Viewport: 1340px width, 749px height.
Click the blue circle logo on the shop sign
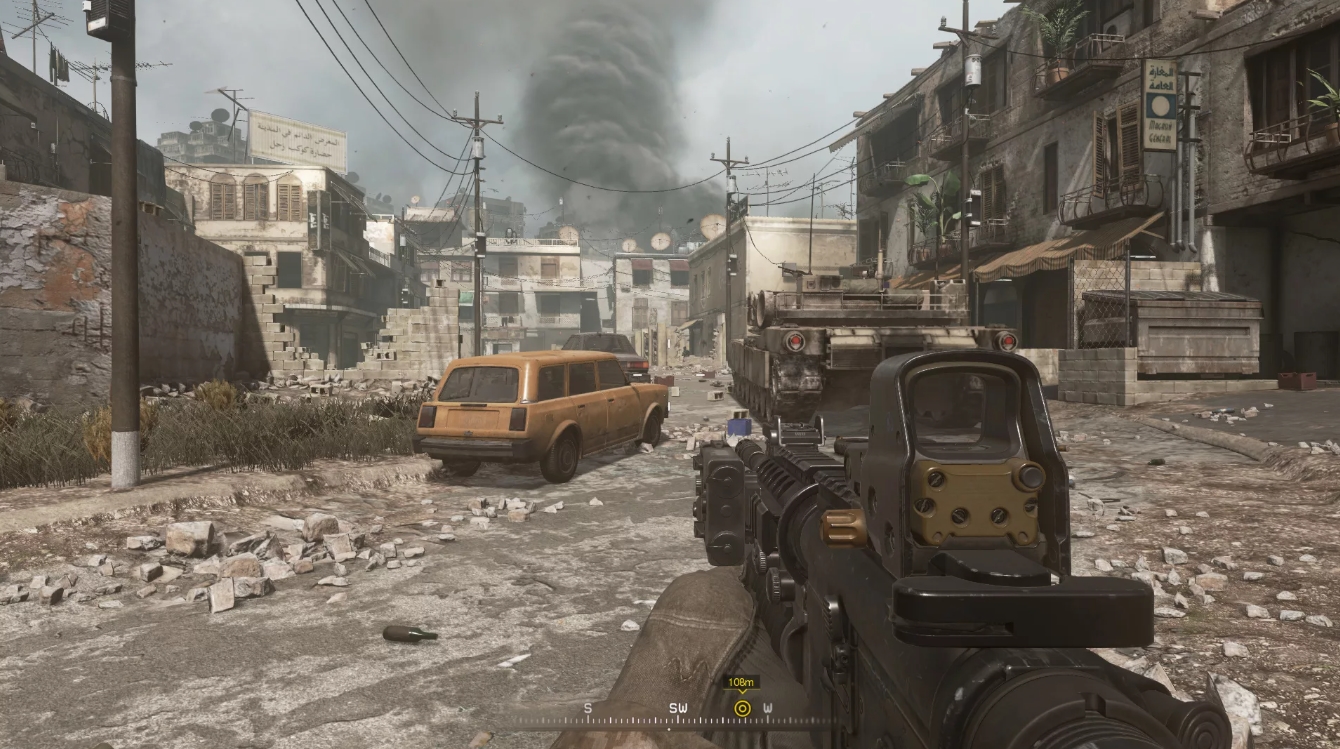click(1160, 105)
